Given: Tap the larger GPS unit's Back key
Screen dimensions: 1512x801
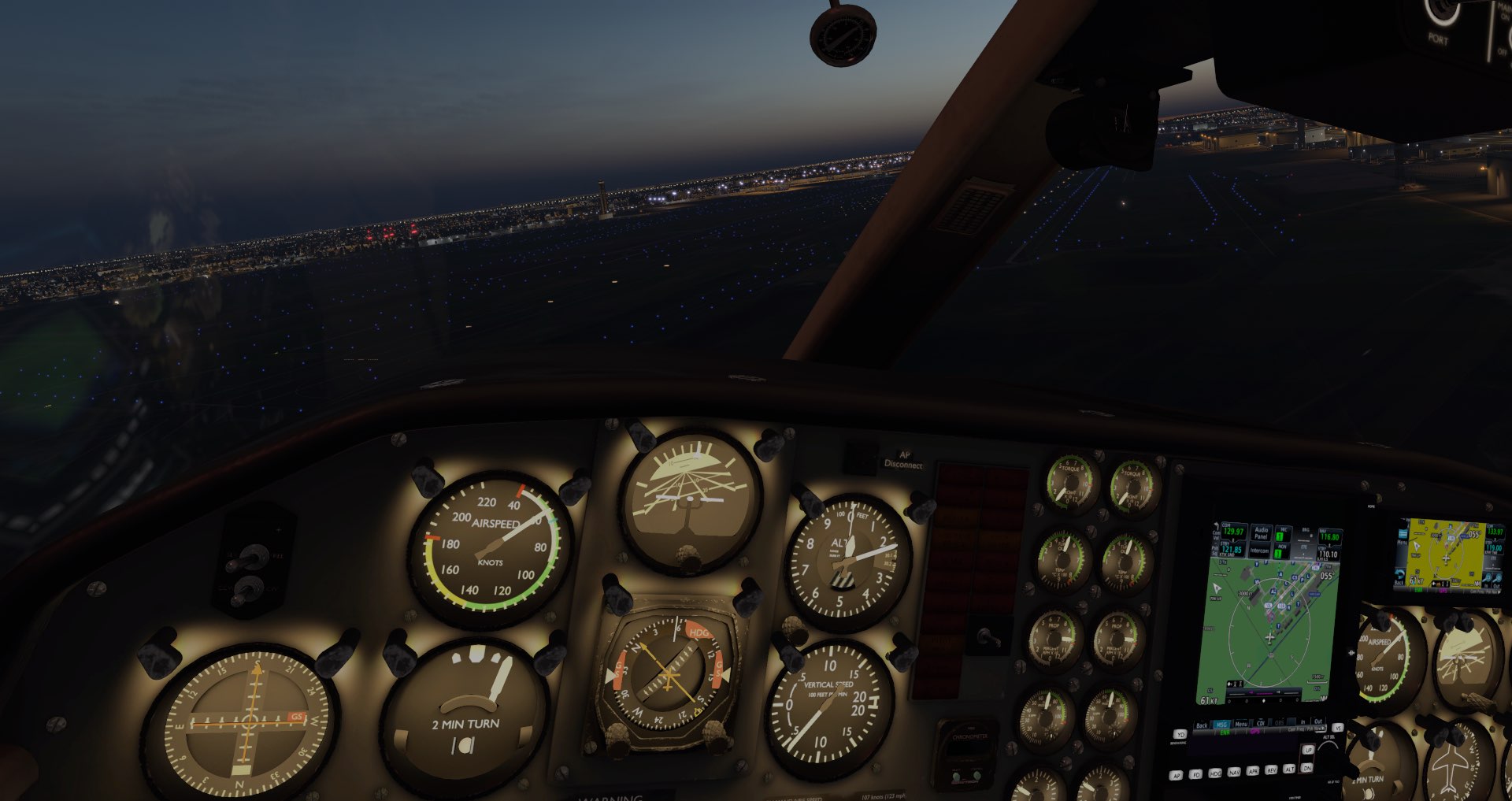Looking at the screenshot, I should [1202, 725].
